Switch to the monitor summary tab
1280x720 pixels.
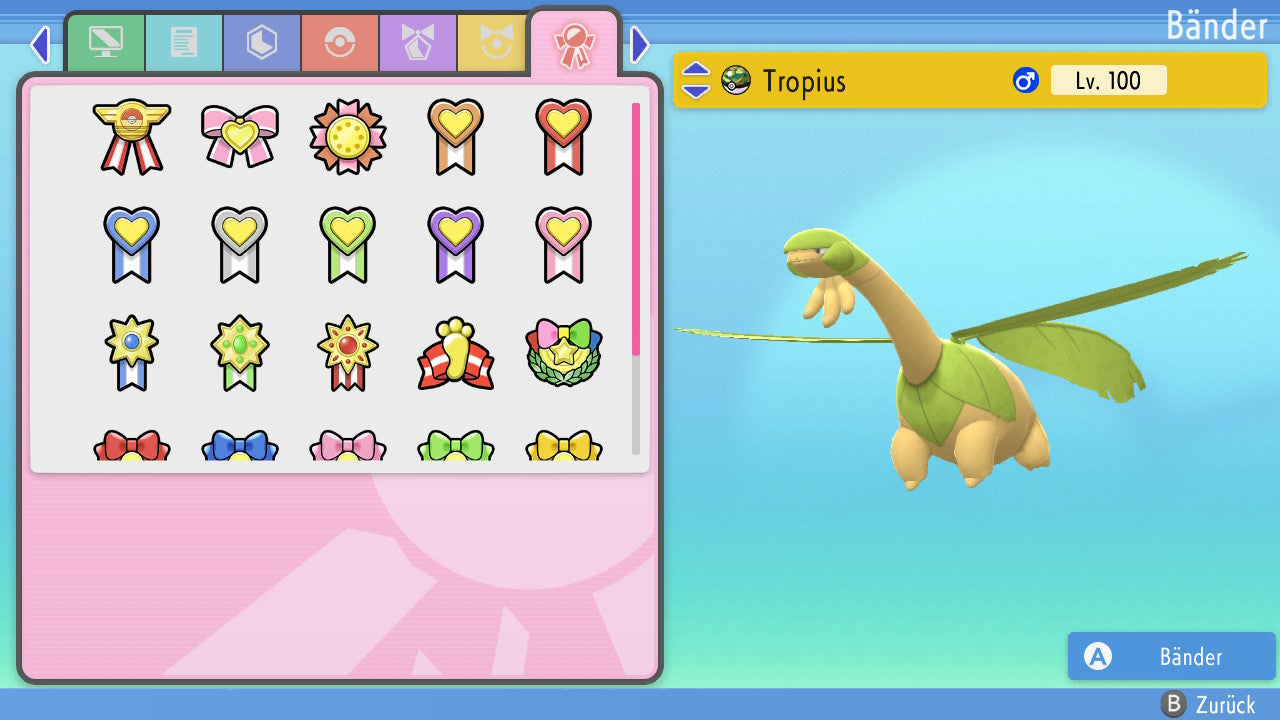(105, 42)
